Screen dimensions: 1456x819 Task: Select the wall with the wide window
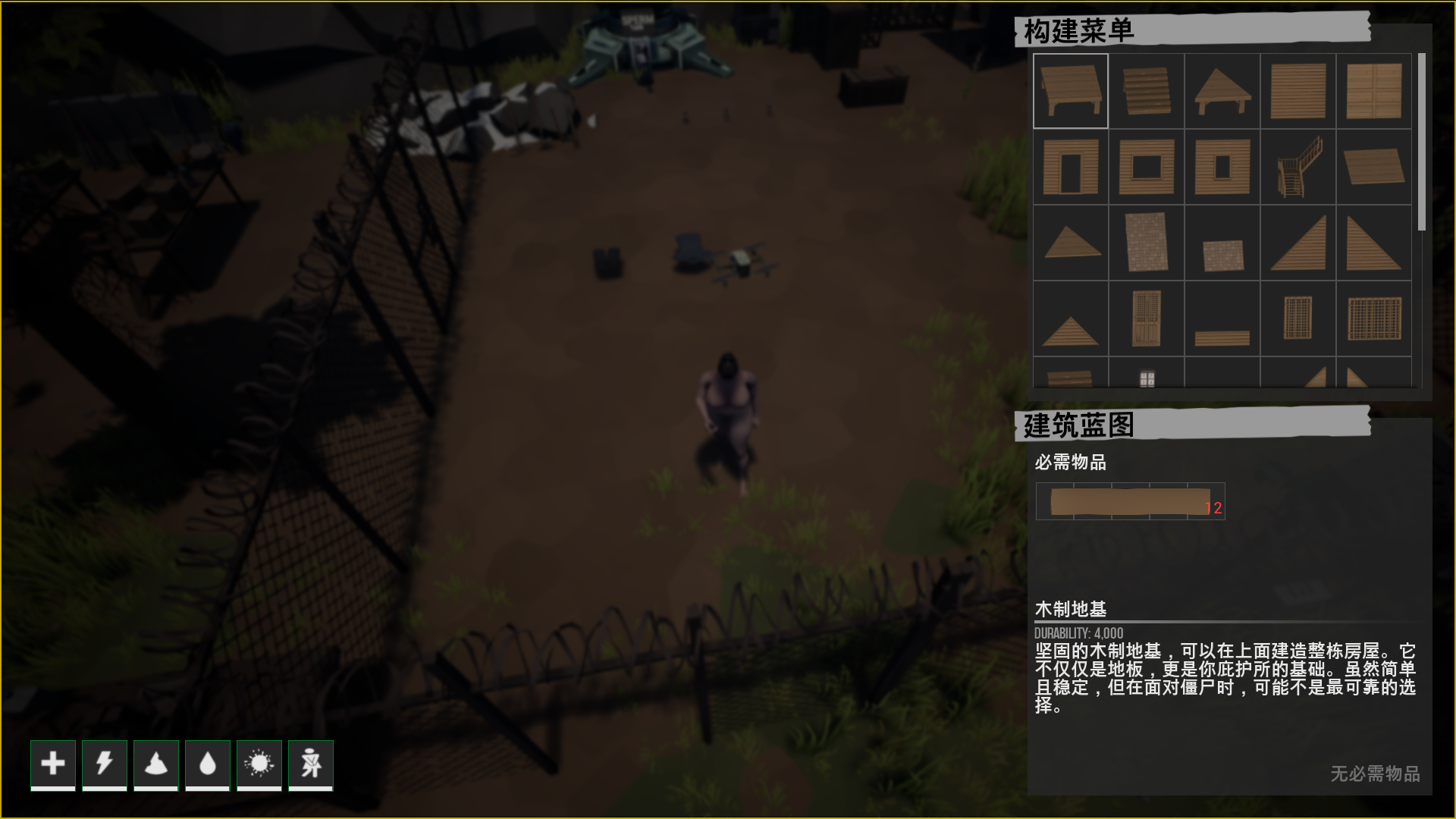pyautogui.click(x=1146, y=167)
